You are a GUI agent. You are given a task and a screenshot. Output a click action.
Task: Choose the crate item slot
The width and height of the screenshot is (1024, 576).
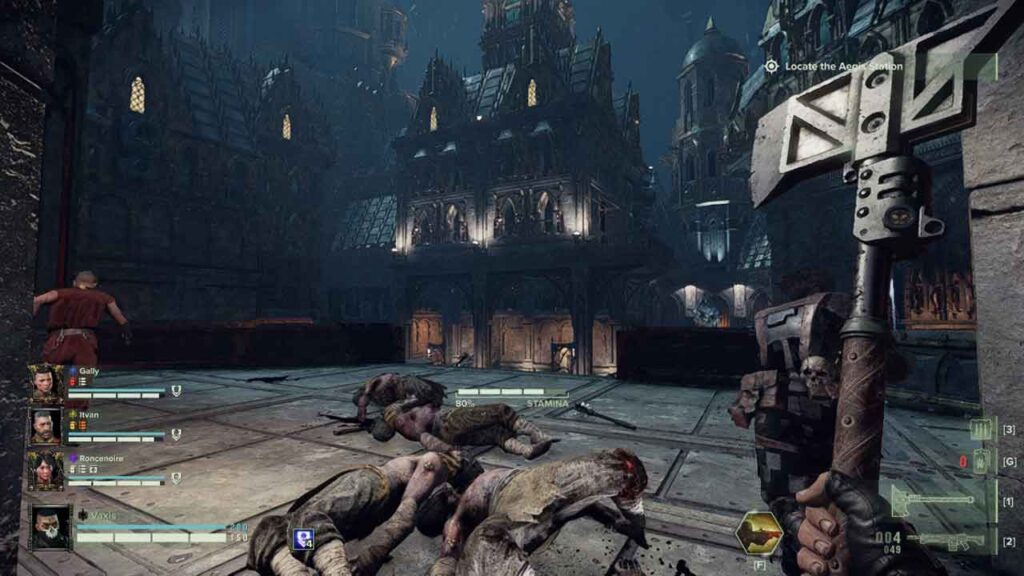pos(980,430)
